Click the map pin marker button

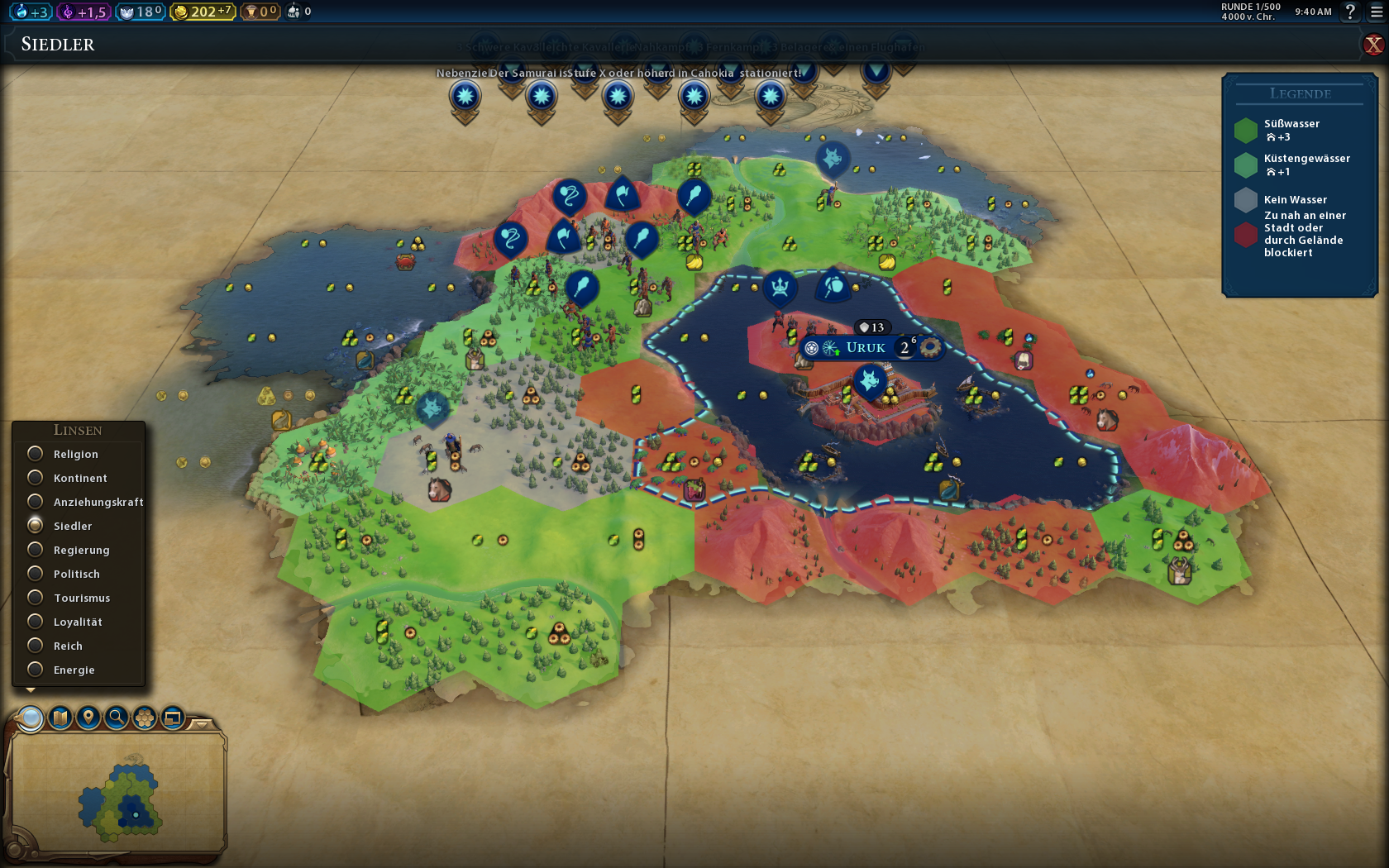[88, 718]
